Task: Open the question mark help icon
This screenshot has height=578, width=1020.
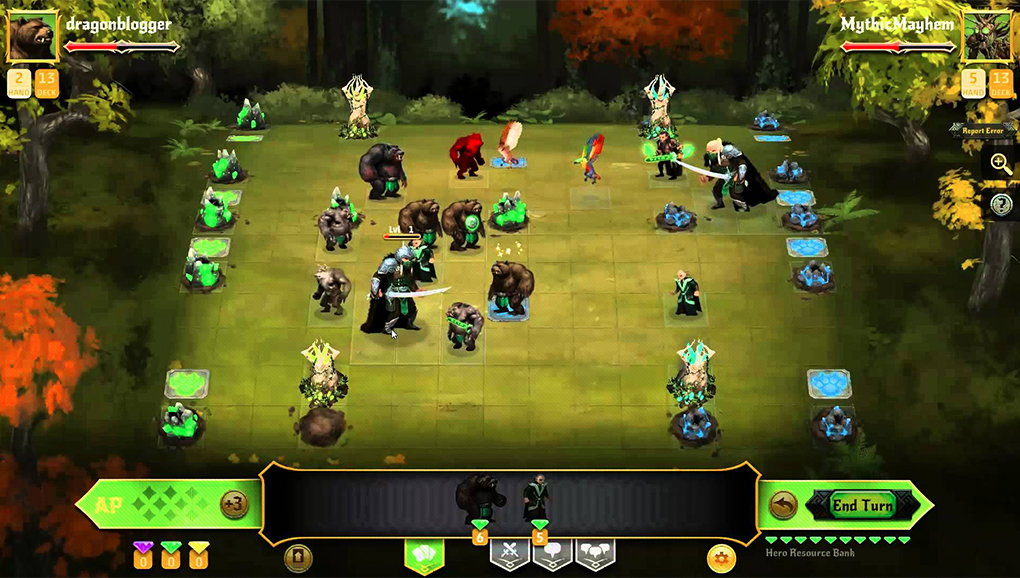Action: tap(1001, 204)
